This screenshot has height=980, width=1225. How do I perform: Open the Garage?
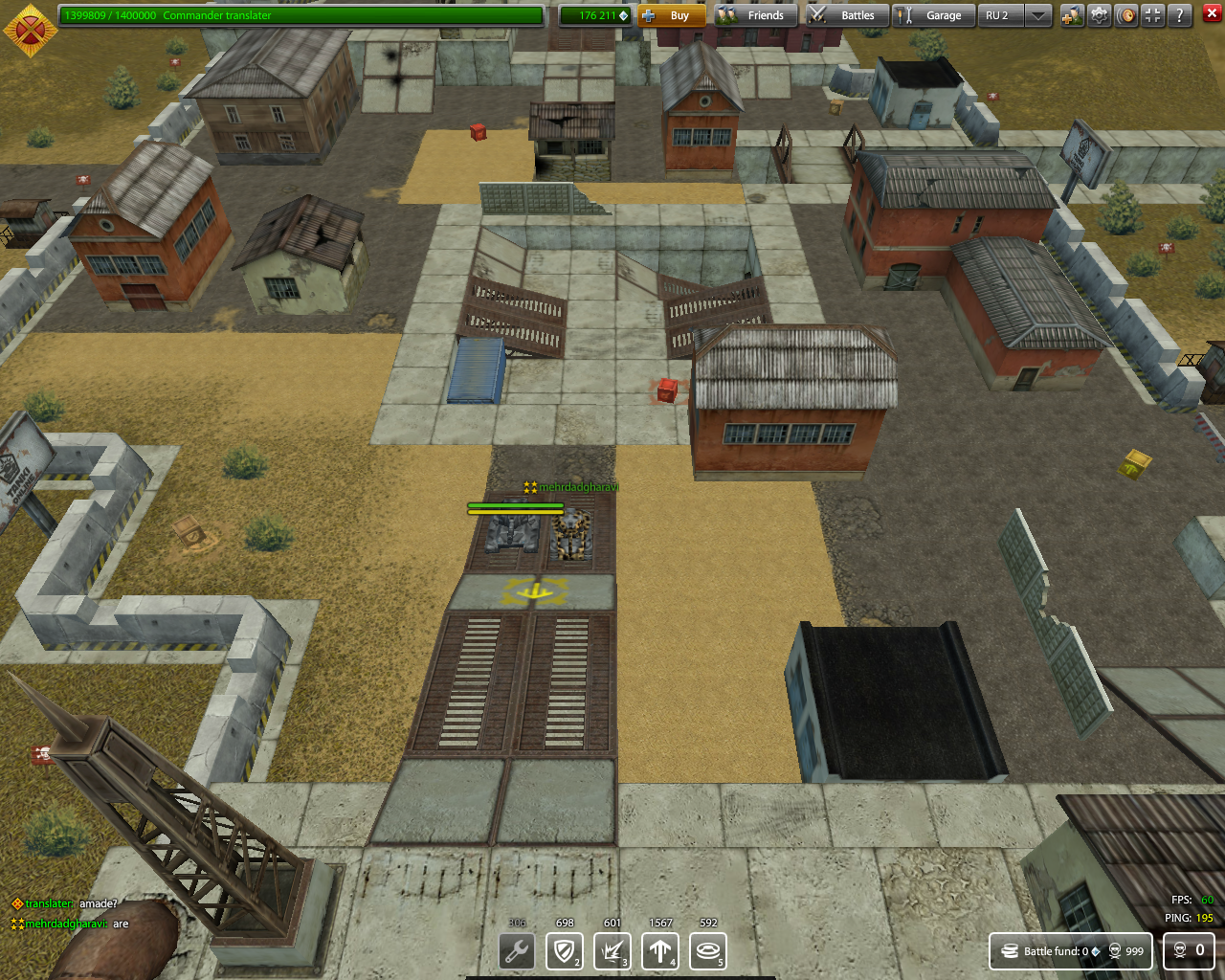click(x=933, y=15)
